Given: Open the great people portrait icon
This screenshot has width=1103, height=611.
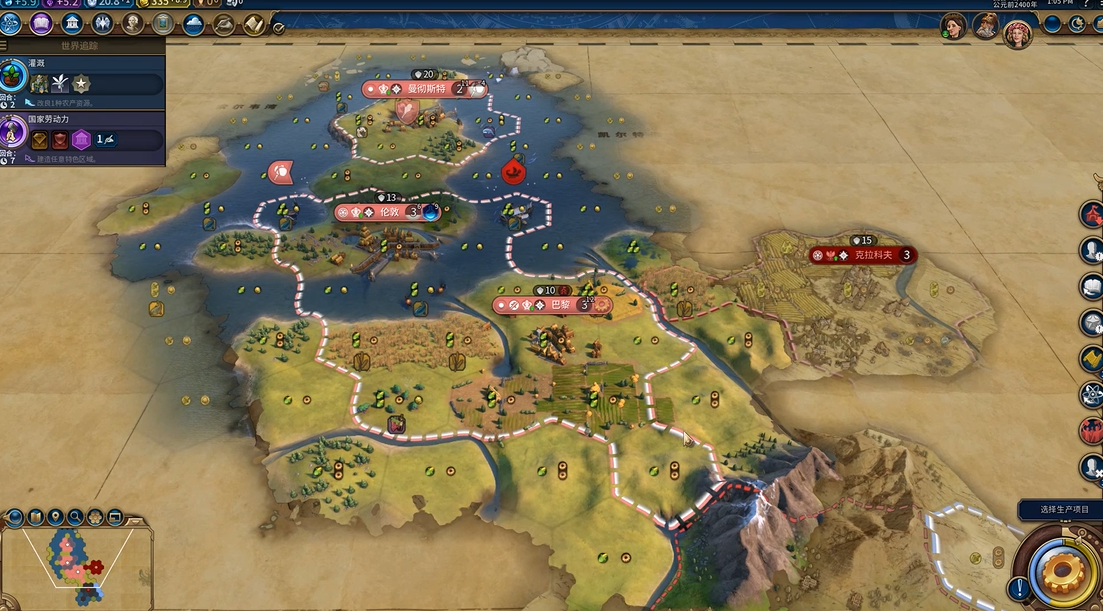Looking at the screenshot, I should pos(132,24).
